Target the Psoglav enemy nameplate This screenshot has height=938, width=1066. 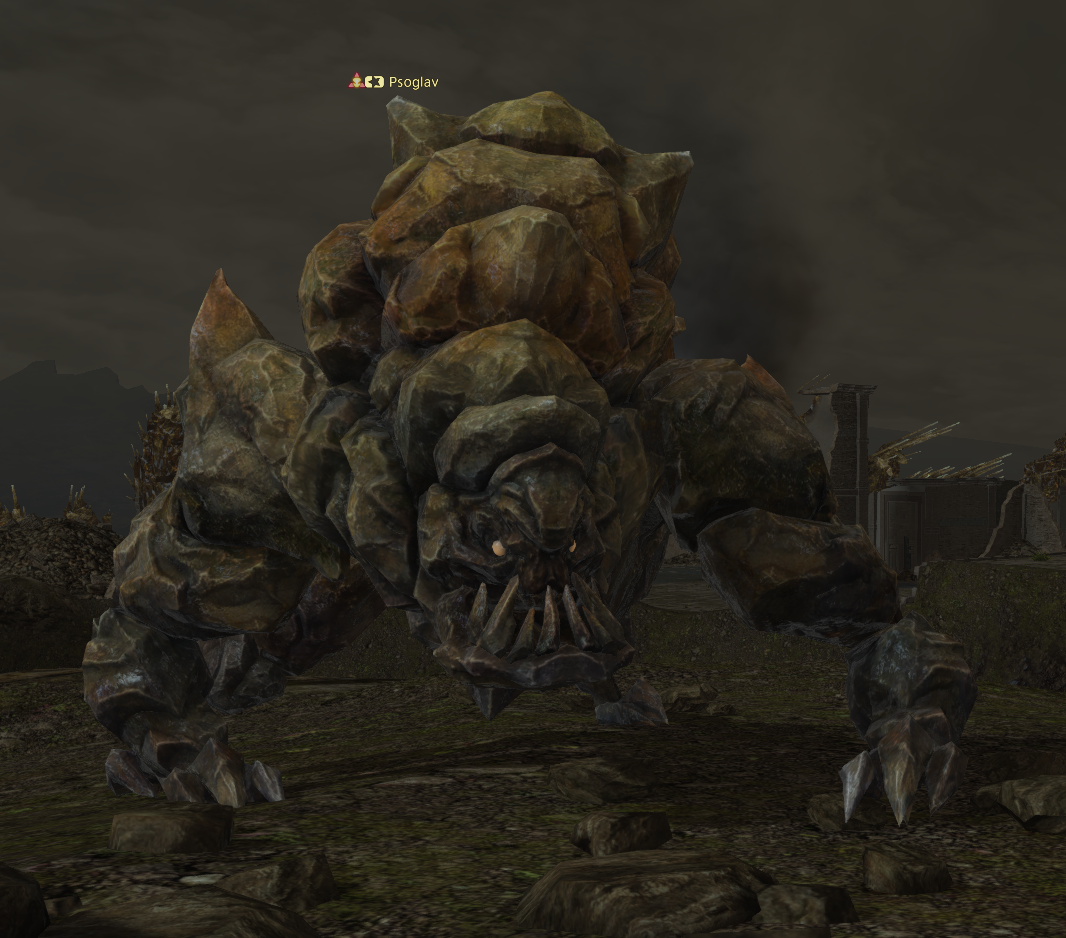pyautogui.click(x=412, y=82)
